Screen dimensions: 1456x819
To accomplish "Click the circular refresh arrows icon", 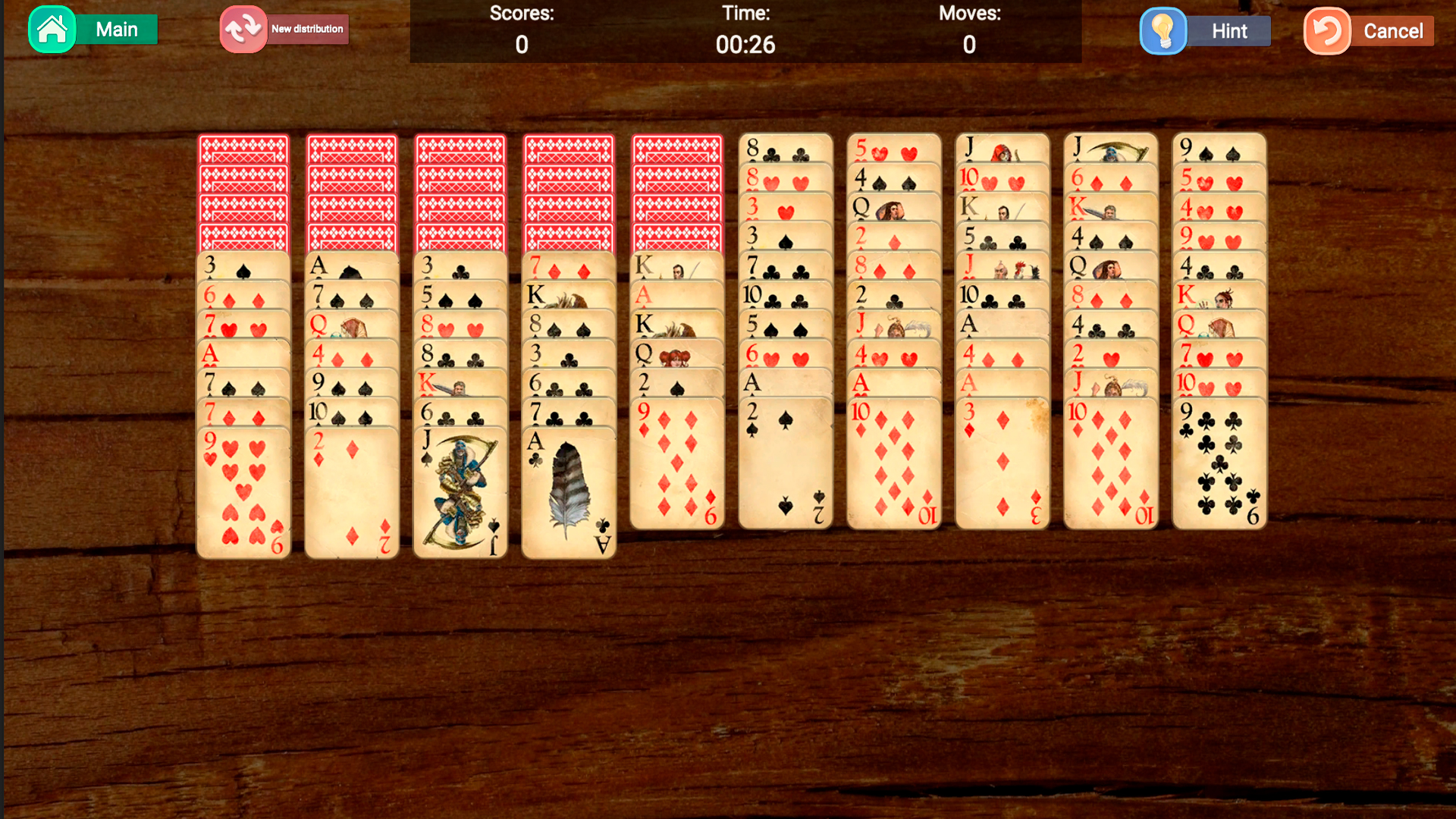I will pos(242,29).
